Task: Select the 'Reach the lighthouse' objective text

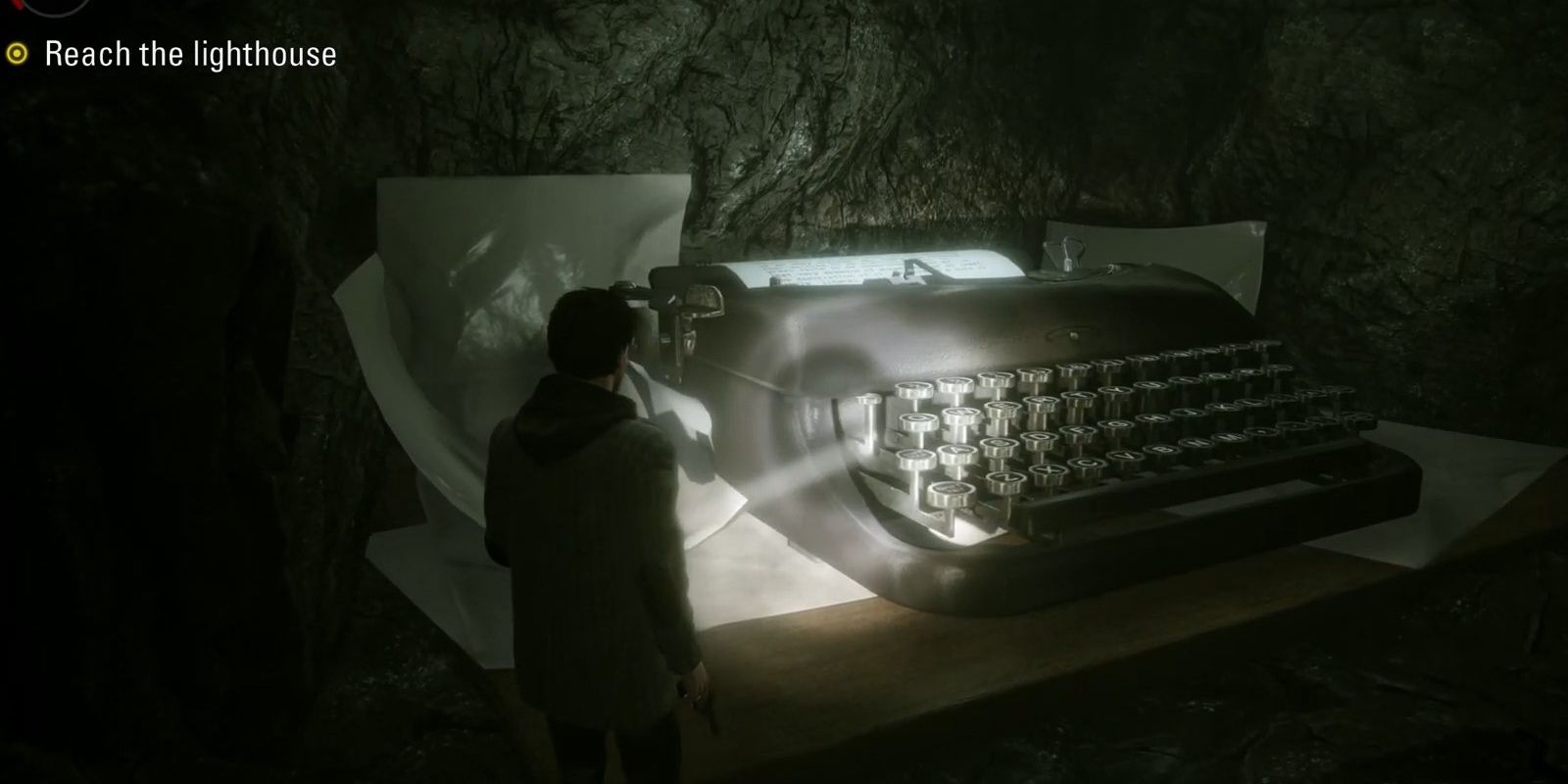Action: pos(191,55)
